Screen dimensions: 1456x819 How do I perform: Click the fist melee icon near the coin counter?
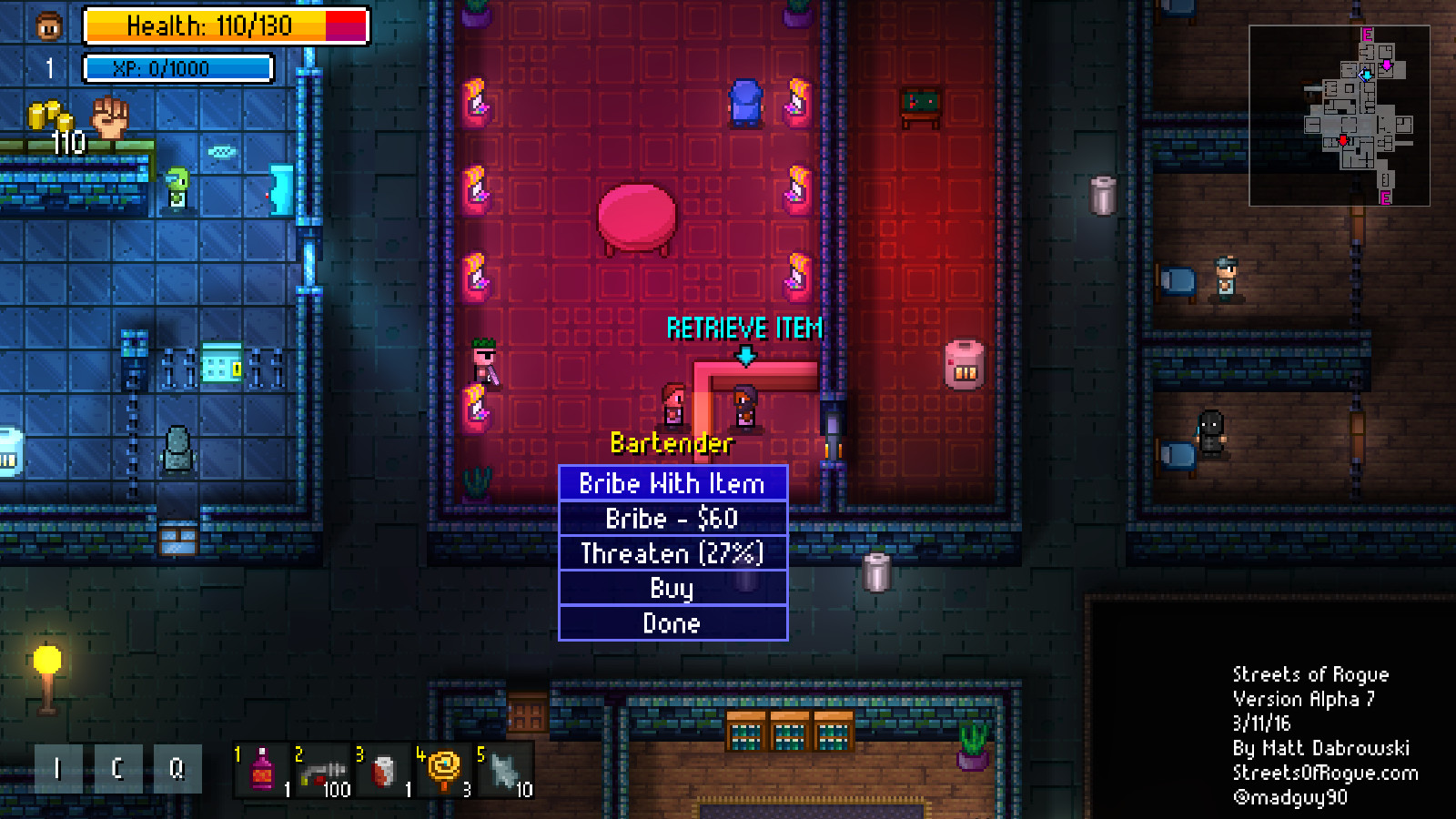coord(111,118)
